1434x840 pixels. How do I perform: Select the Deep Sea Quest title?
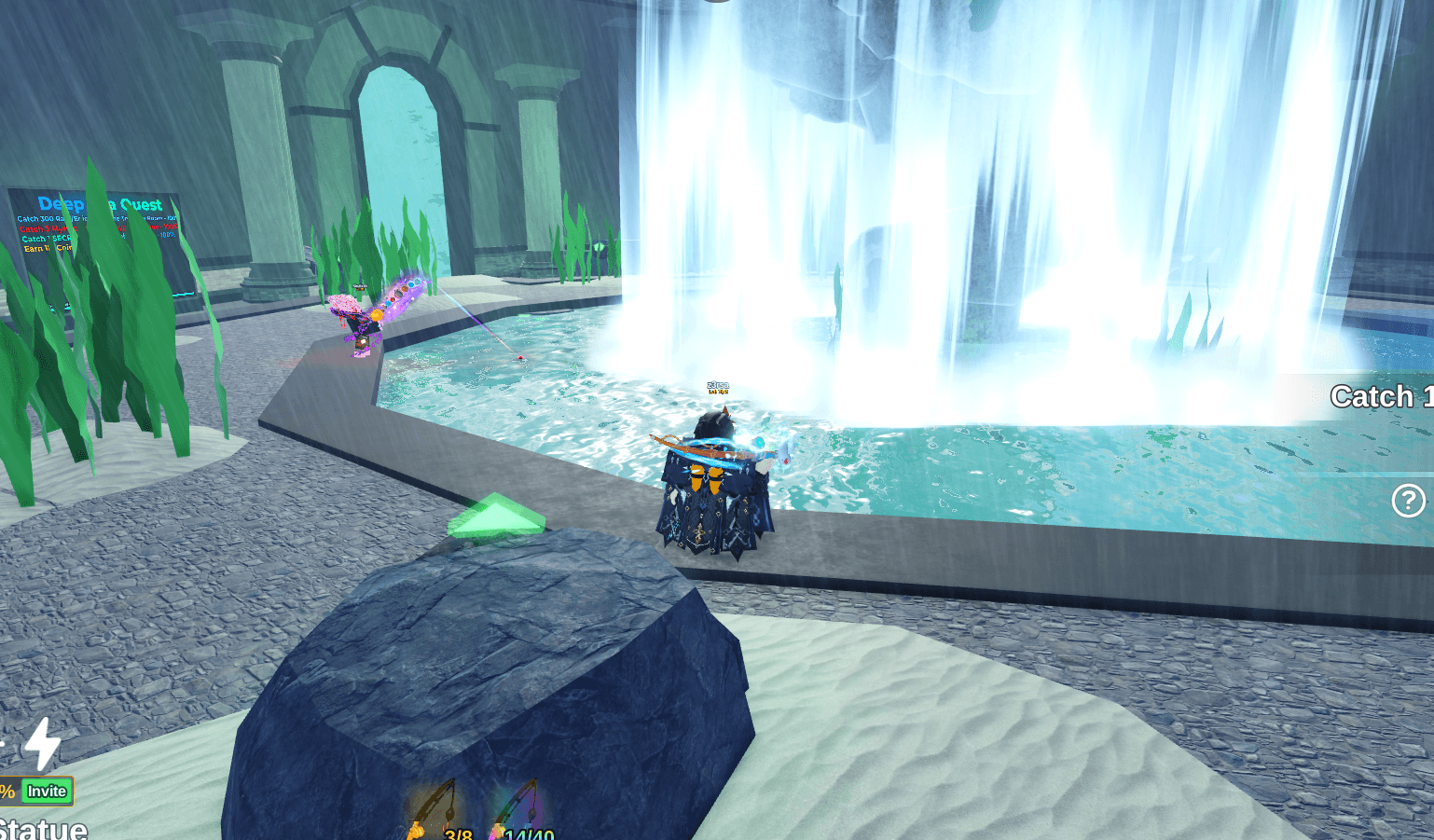(99, 203)
